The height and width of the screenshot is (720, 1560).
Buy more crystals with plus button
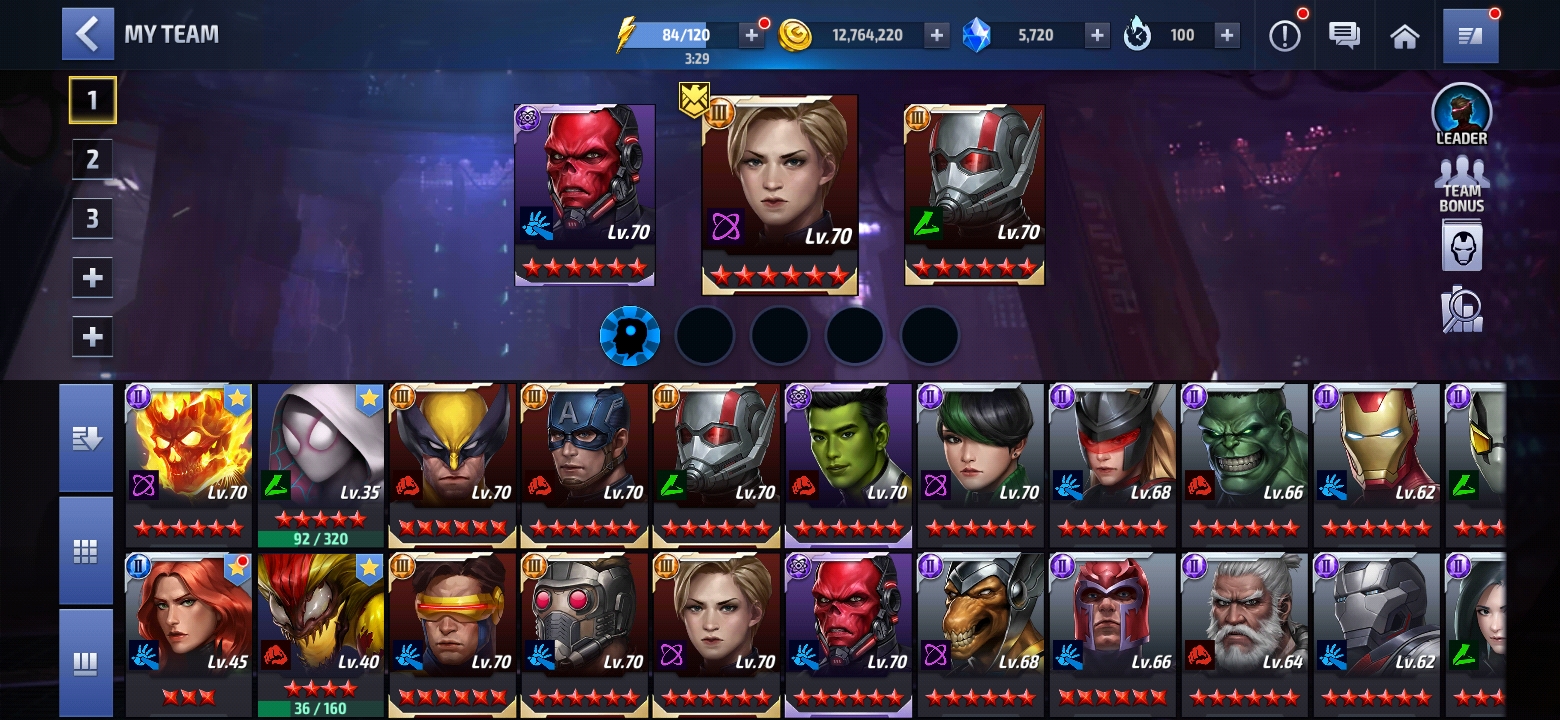pos(1097,35)
